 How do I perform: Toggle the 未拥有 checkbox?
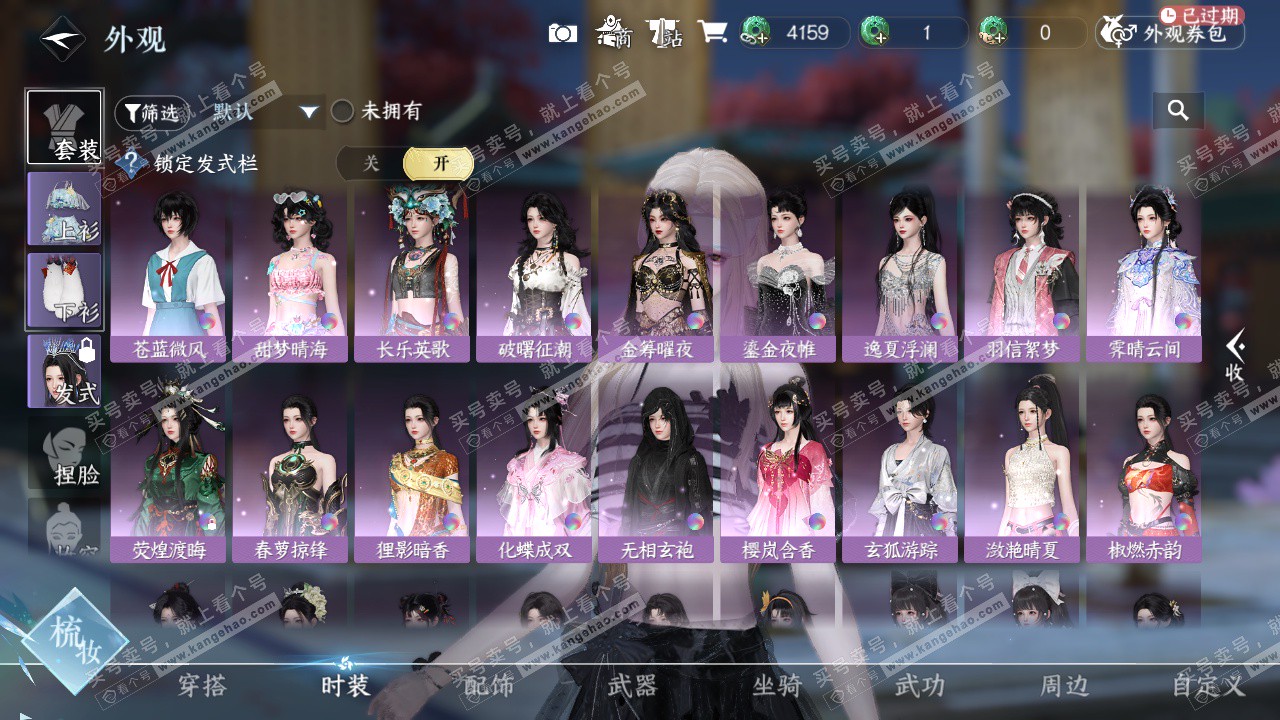point(343,111)
